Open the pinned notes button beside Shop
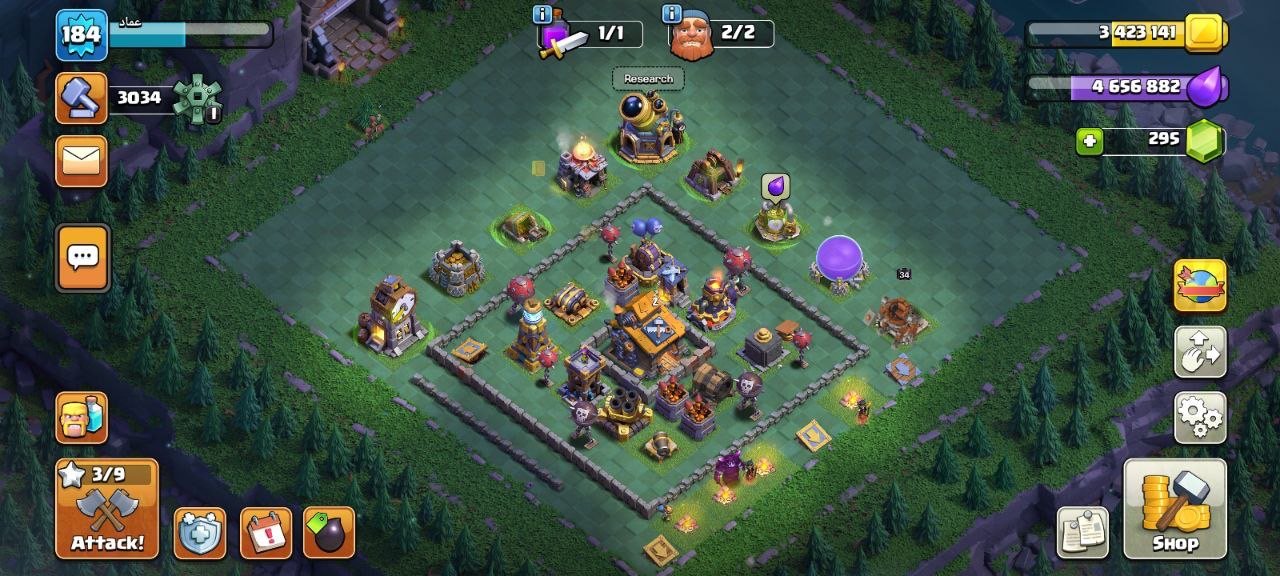 [1083, 532]
